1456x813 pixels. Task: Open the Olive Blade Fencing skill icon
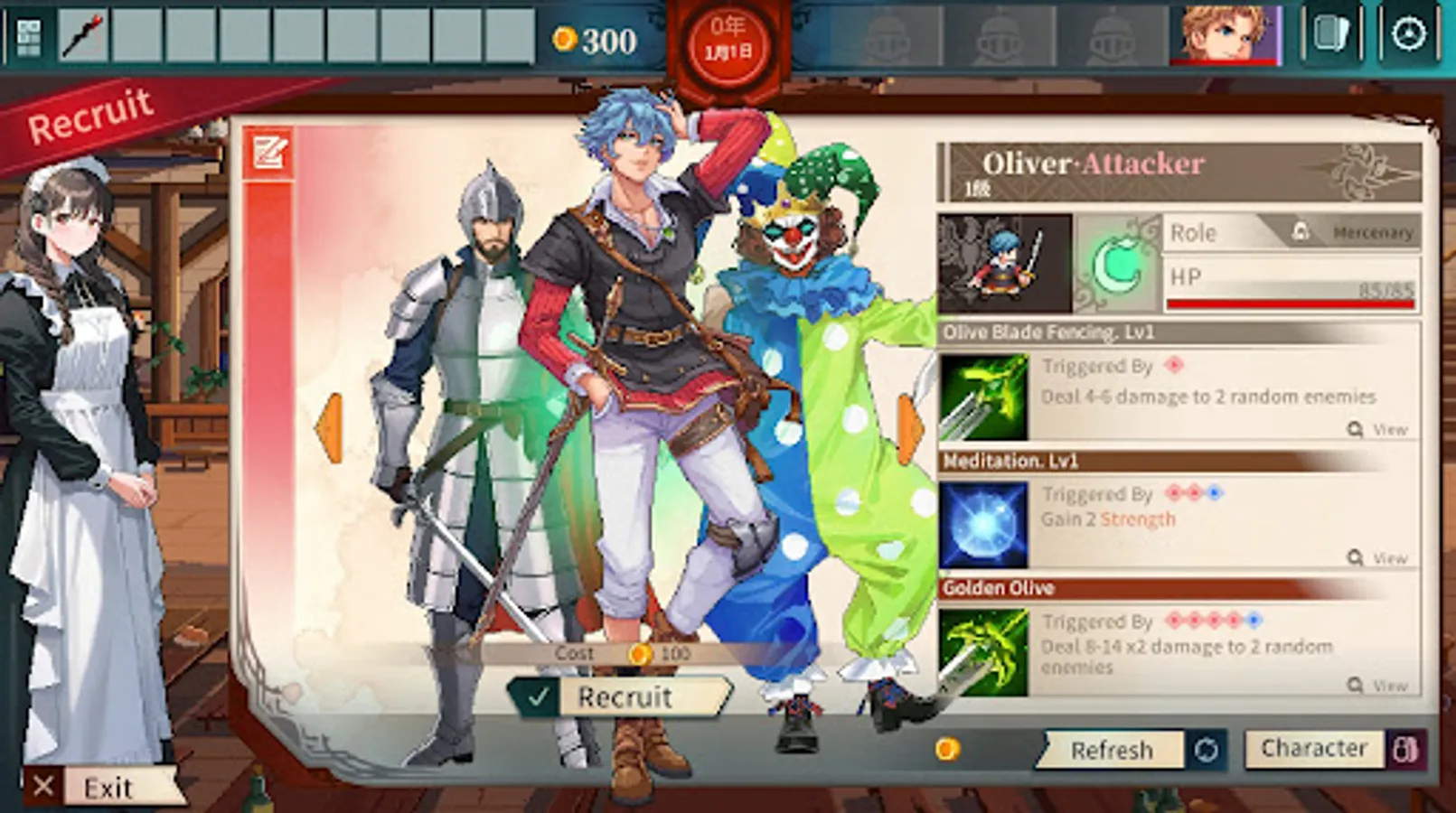pyautogui.click(x=983, y=393)
